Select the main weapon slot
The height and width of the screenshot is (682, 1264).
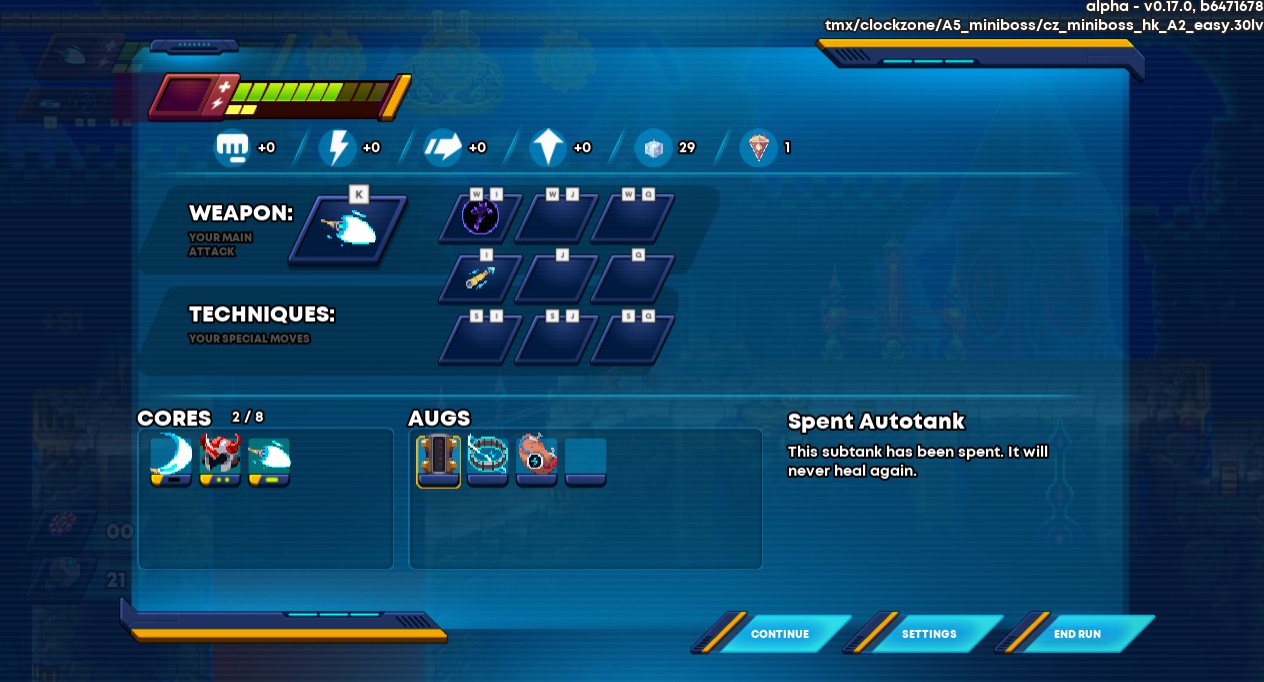pos(348,230)
